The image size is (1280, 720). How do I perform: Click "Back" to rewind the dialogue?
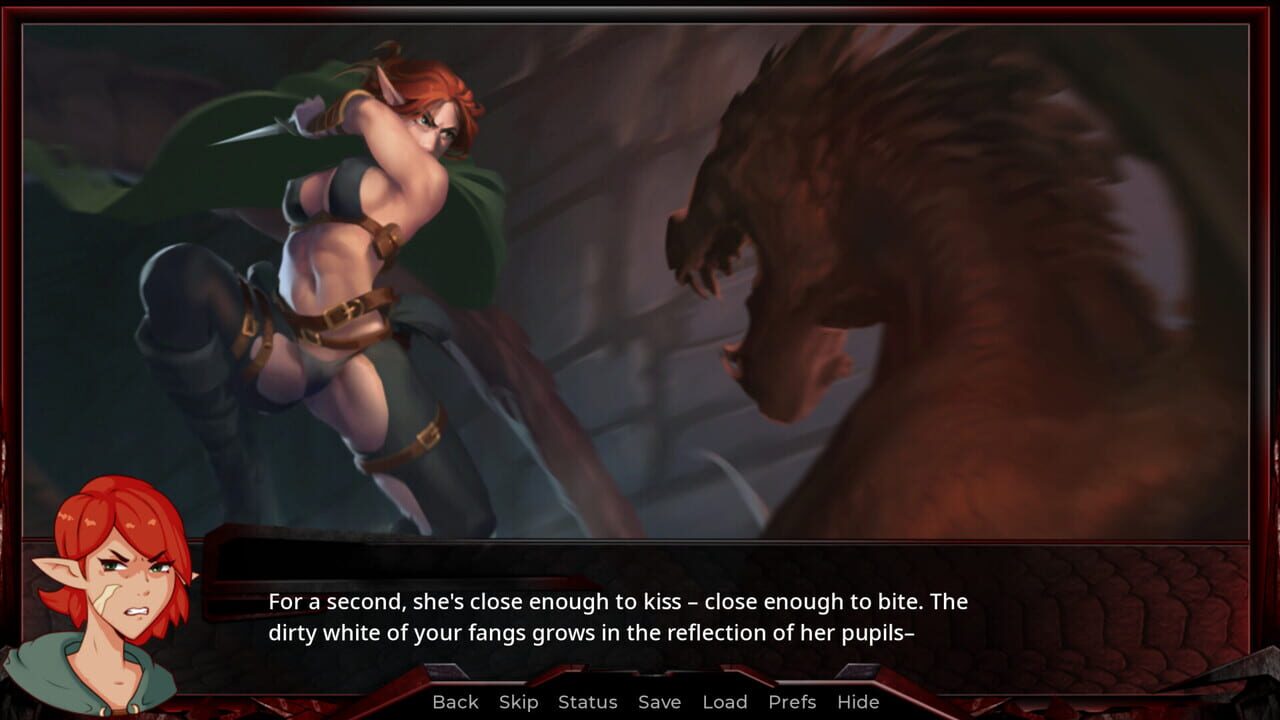tap(455, 702)
